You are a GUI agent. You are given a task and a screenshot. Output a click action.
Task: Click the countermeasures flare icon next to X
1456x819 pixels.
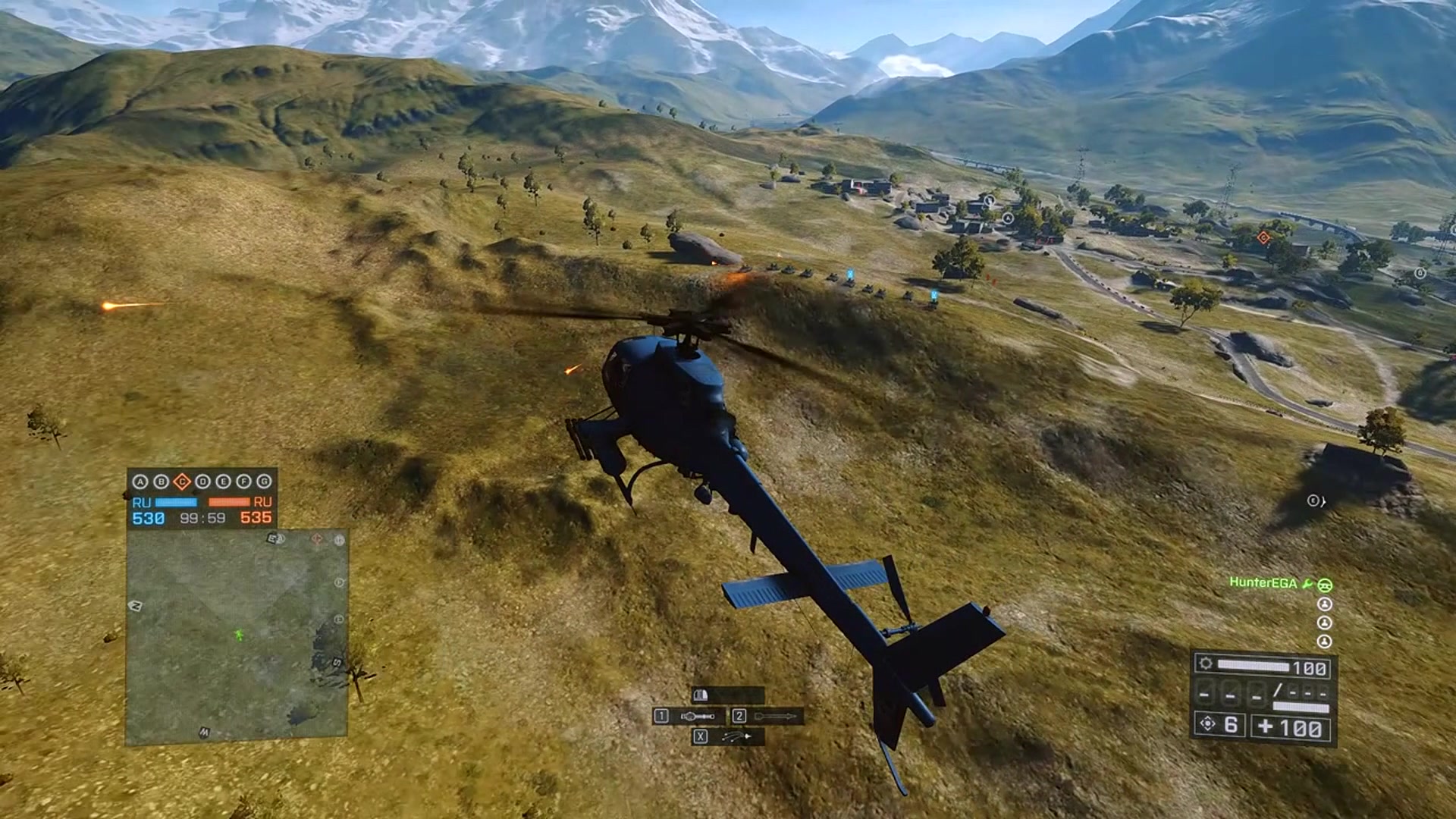point(736,736)
